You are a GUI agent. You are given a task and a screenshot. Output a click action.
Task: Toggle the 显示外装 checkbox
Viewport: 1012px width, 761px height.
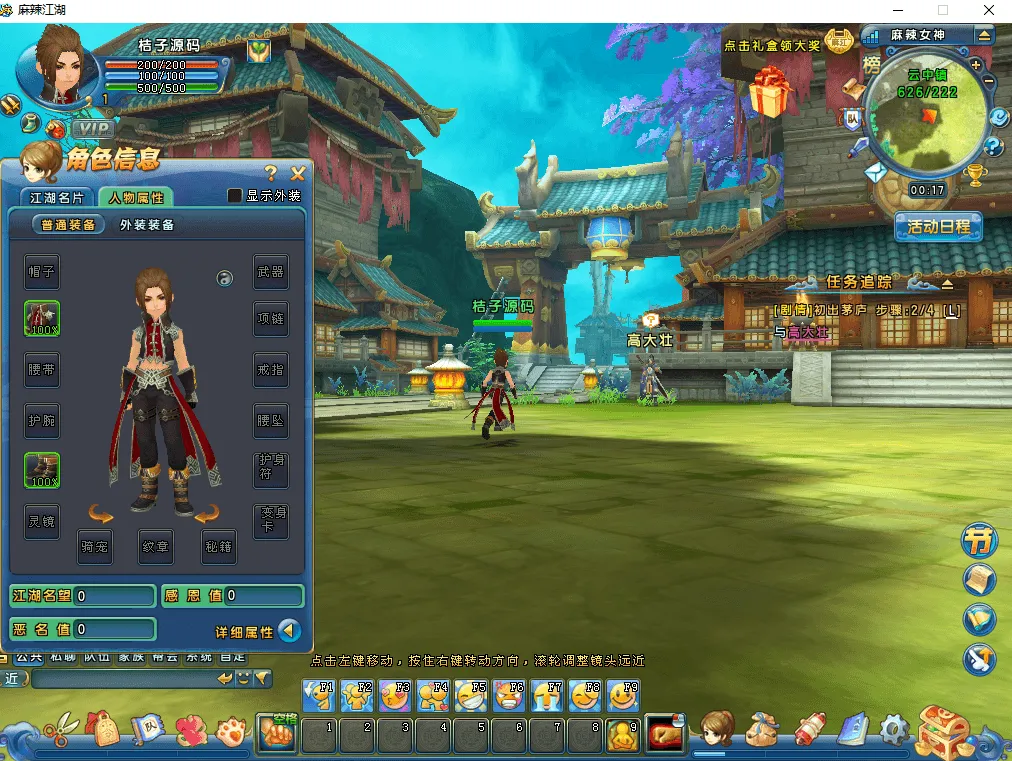[x=235, y=196]
